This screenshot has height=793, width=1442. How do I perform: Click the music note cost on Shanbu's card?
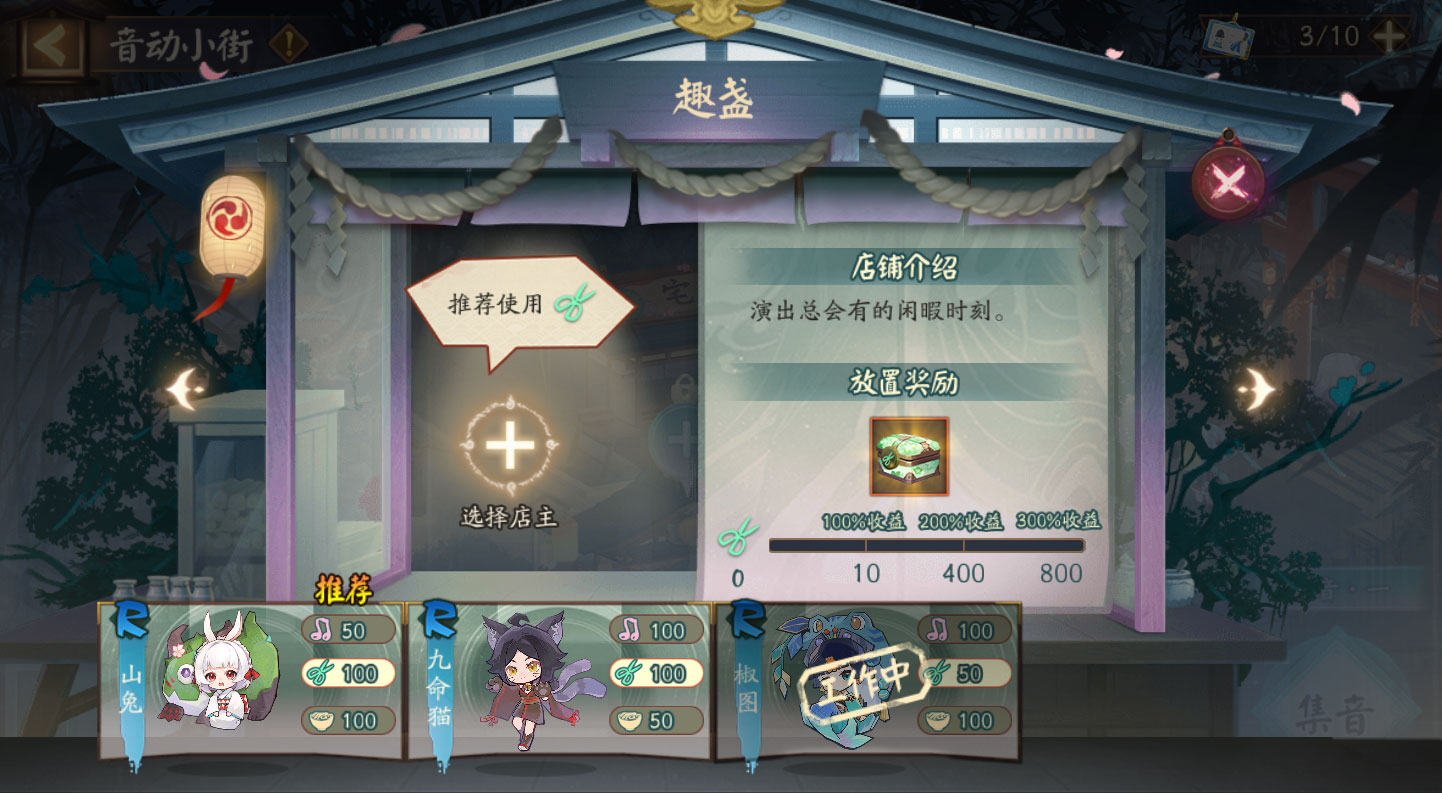pyautogui.click(x=347, y=631)
